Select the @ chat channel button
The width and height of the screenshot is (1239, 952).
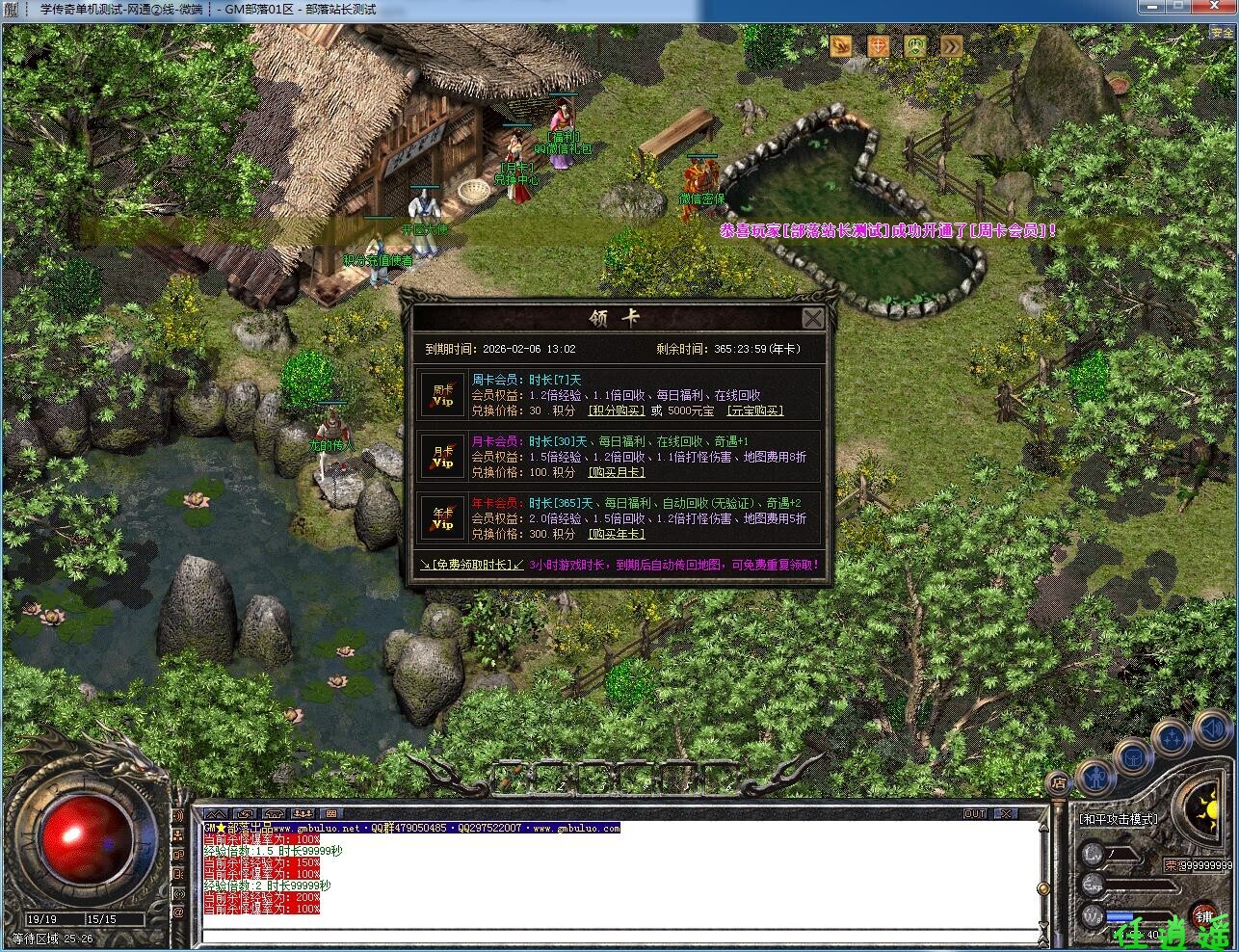(178, 911)
